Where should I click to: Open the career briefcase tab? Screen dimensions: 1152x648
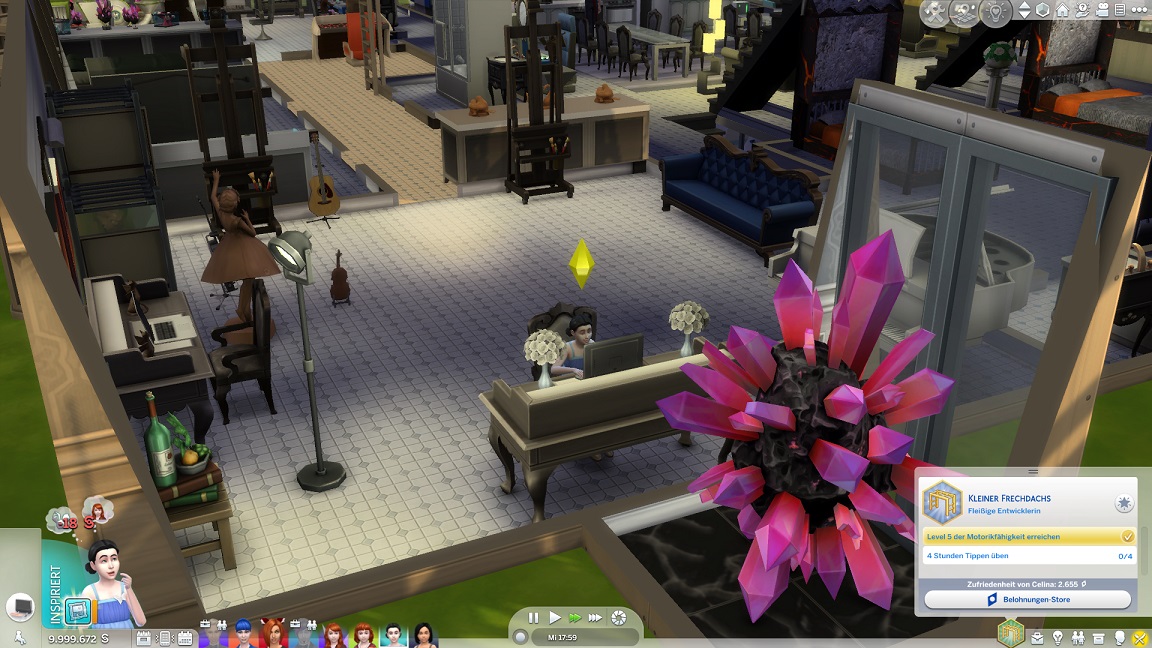[1037, 637]
